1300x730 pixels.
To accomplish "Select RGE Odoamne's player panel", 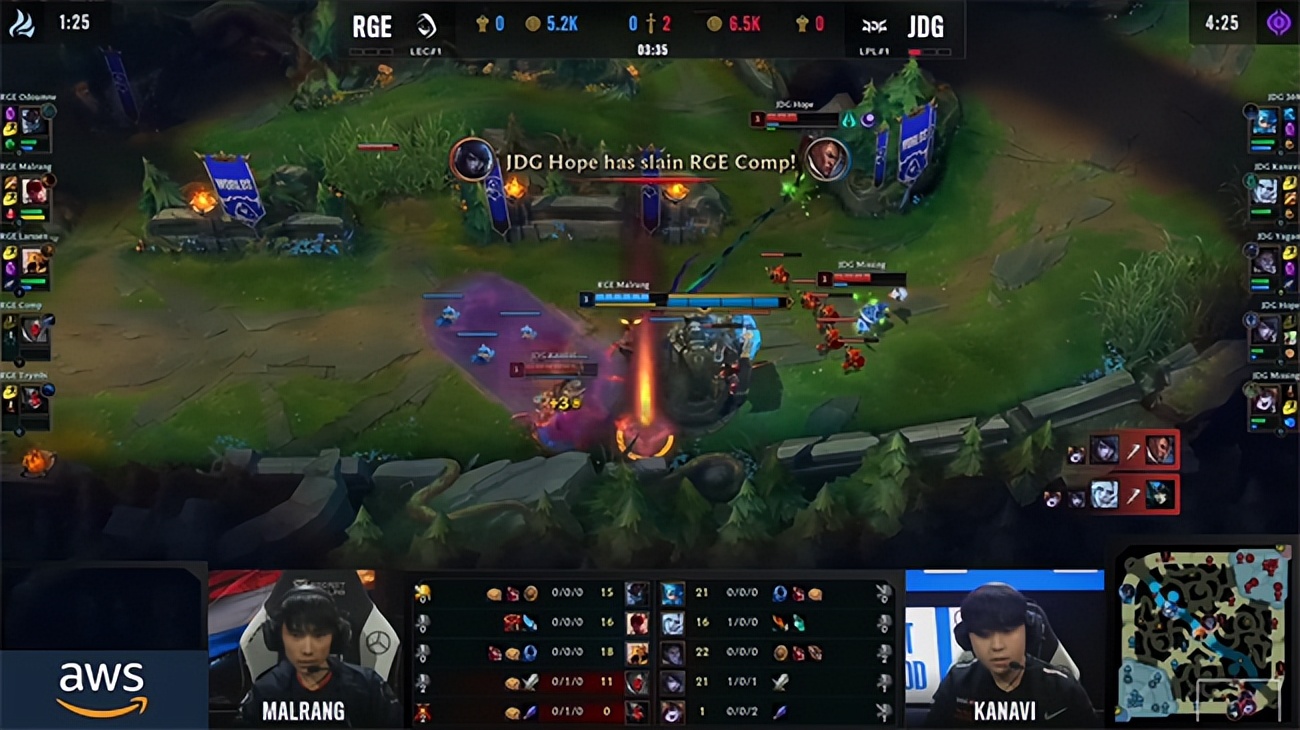I will tap(28, 126).
